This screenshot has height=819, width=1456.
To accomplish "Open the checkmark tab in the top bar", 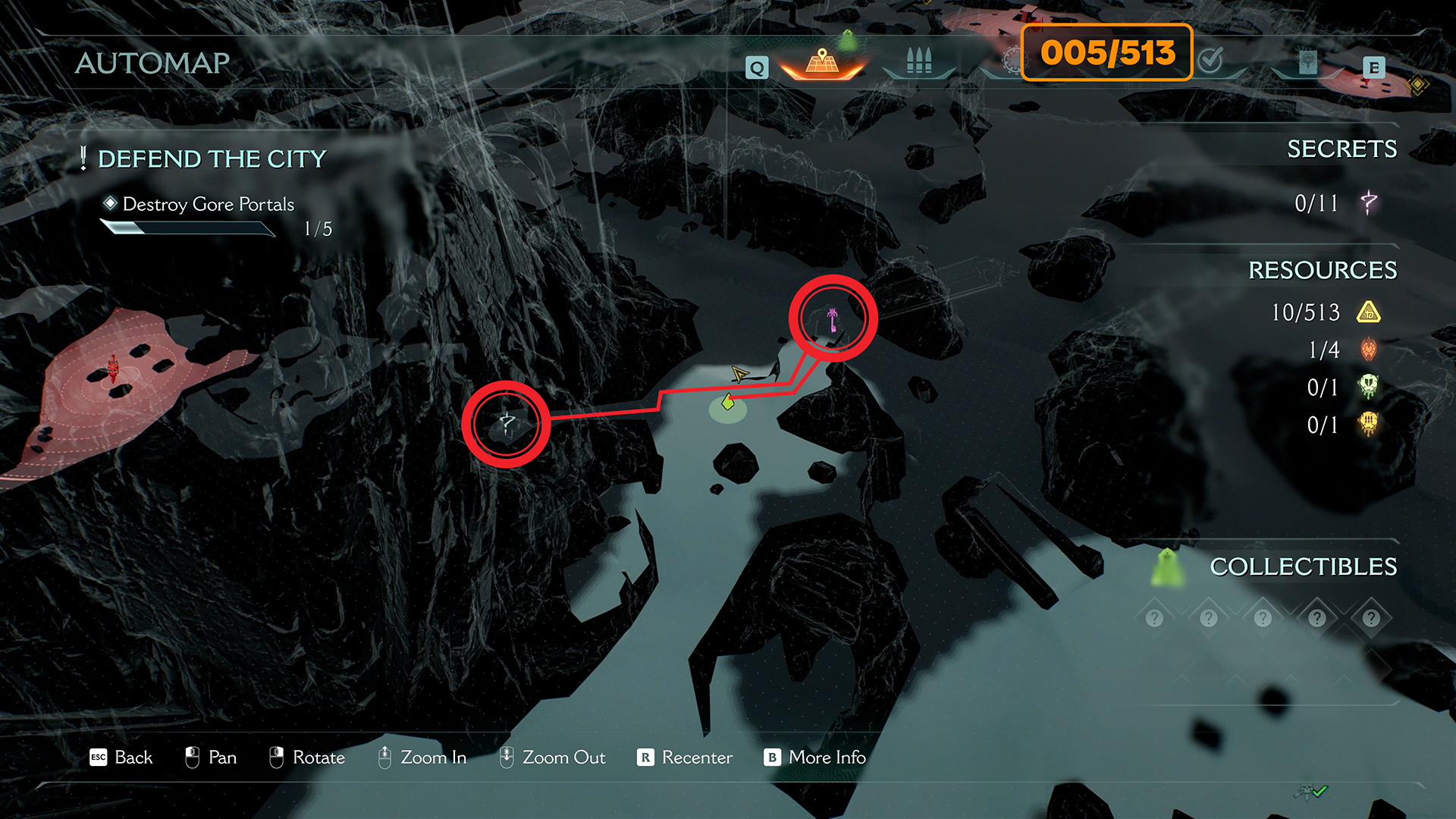I will [1211, 59].
